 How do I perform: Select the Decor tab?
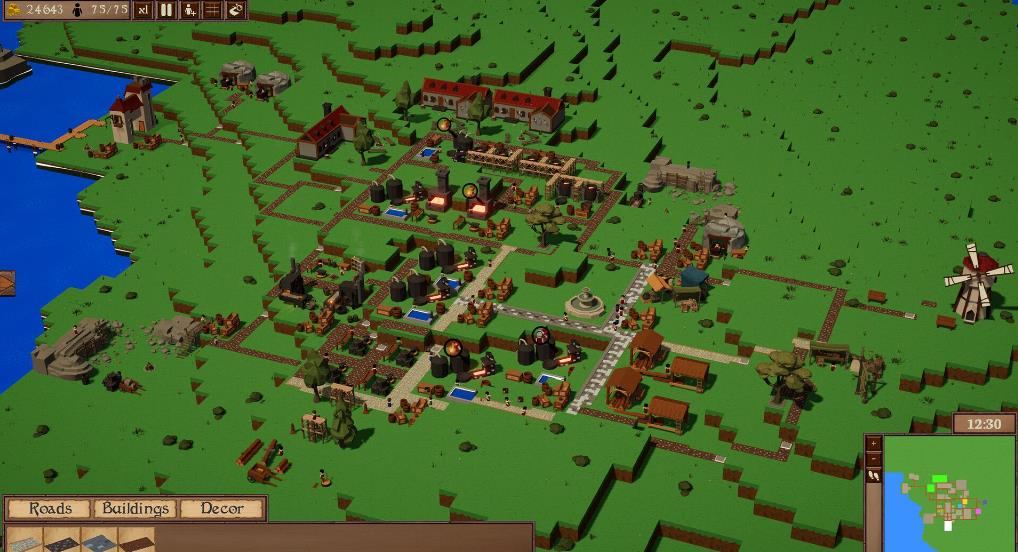222,509
